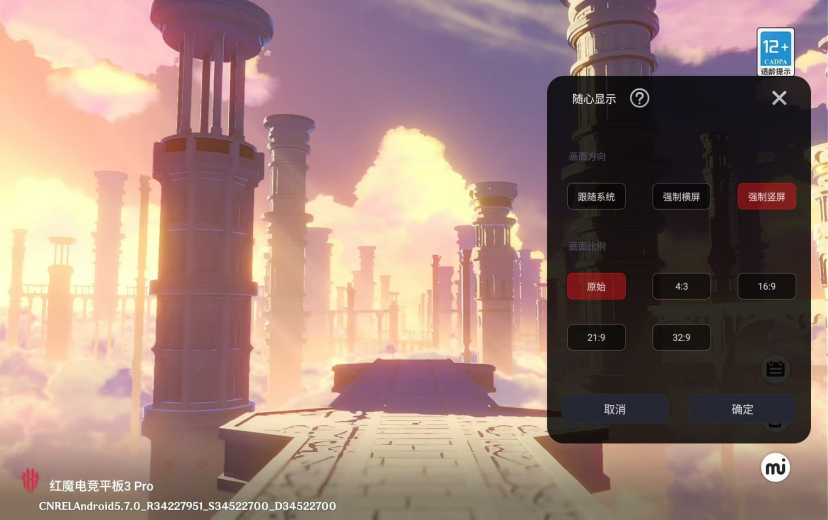The height and width of the screenshot is (520, 828).
Task: Click the 取消 cancel button
Action: pos(615,409)
